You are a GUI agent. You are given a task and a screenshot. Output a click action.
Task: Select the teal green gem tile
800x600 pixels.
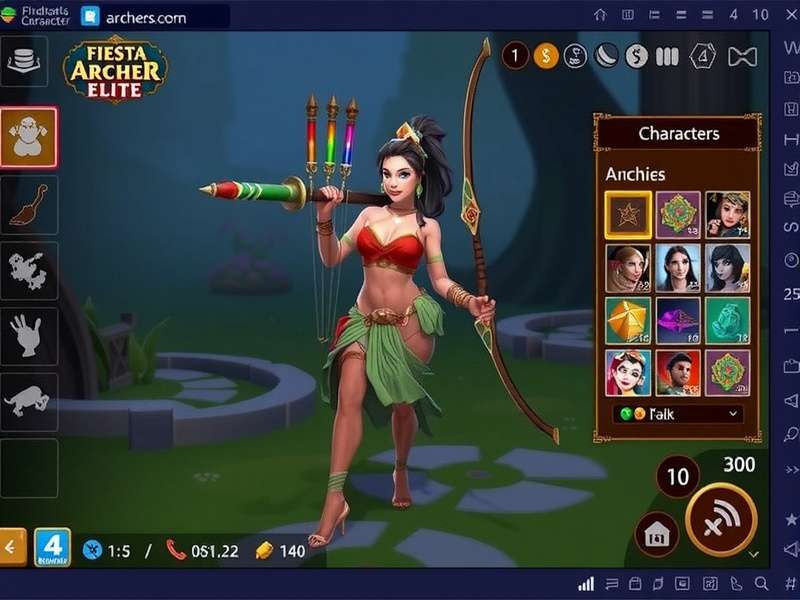(x=727, y=320)
